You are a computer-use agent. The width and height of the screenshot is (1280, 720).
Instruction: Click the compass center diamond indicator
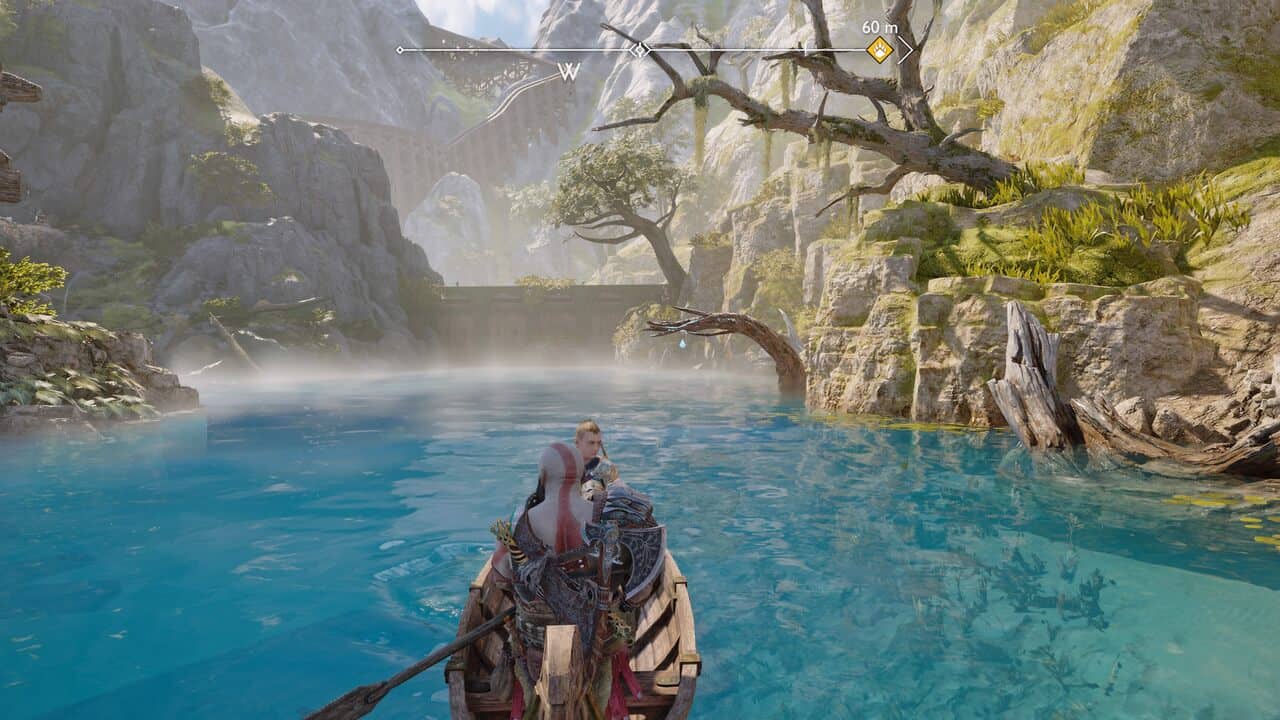tap(641, 49)
